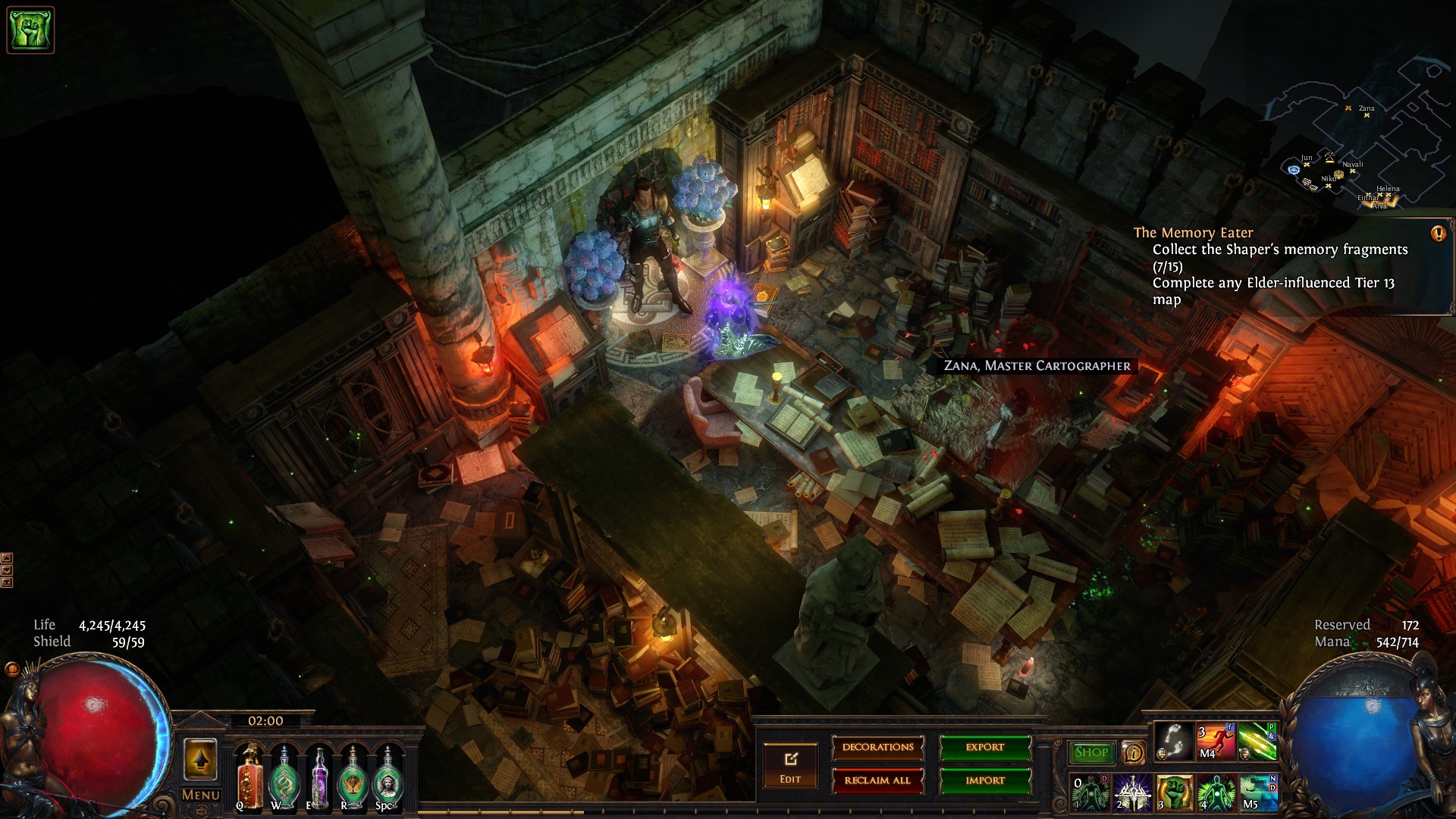1456x819 pixels.
Task: Use the red gold-ornate flask
Action: pos(249,777)
